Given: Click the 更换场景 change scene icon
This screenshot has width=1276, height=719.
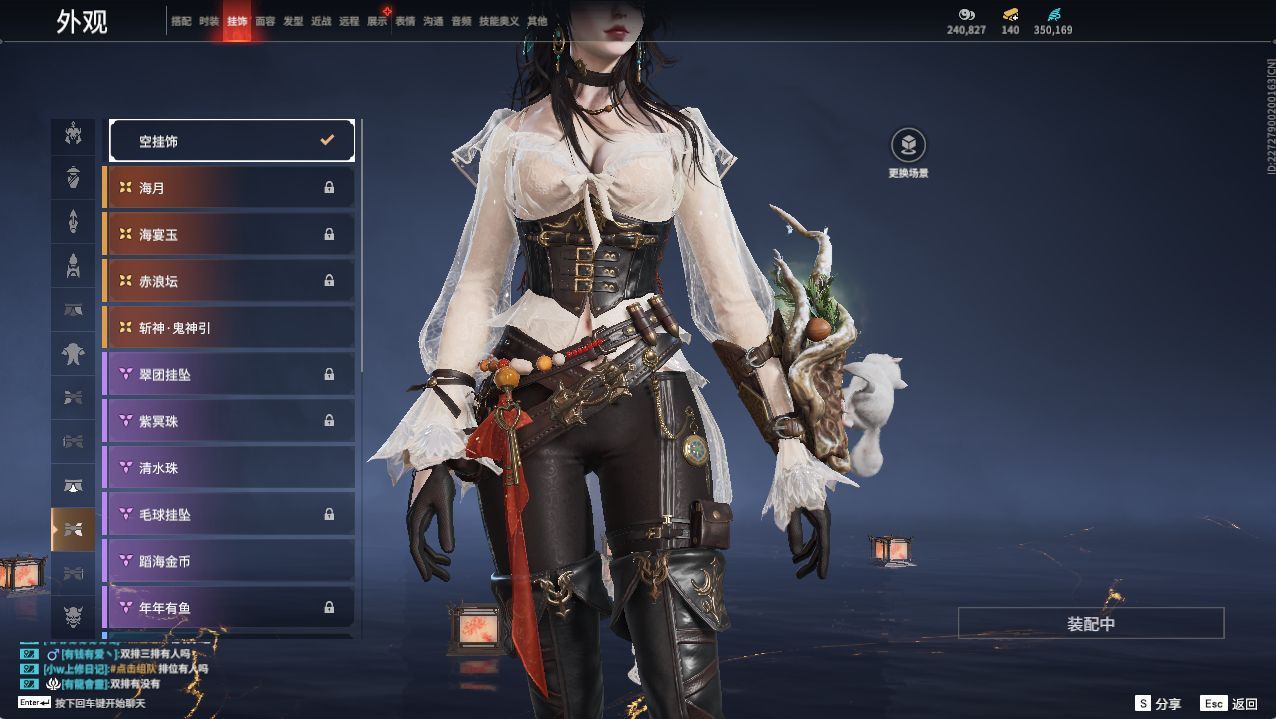Looking at the screenshot, I should coord(908,146).
